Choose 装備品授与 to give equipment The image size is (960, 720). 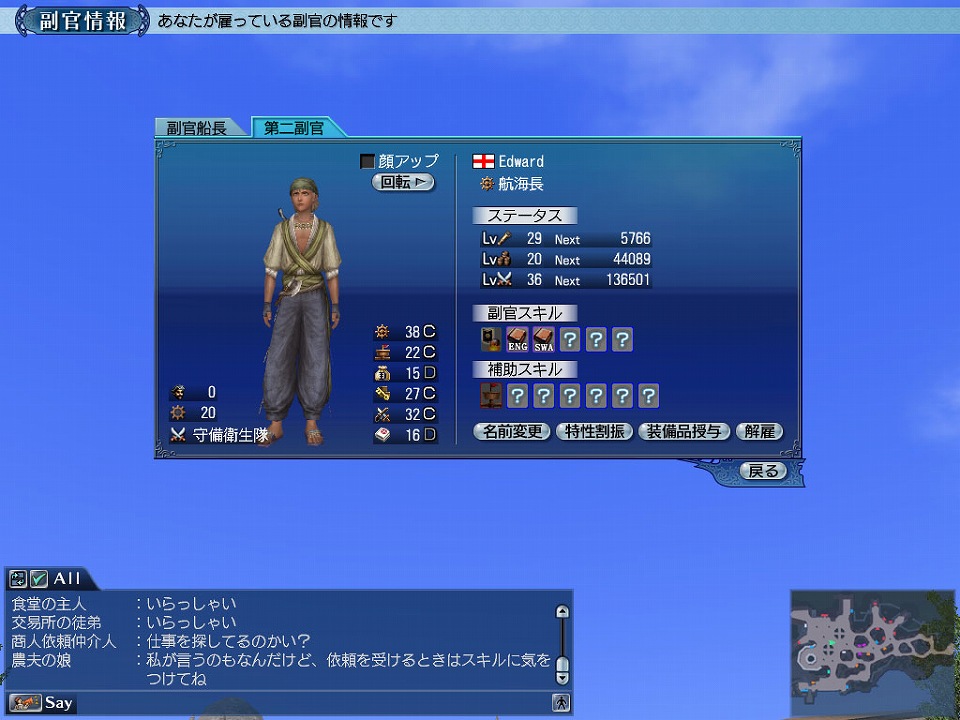[684, 432]
